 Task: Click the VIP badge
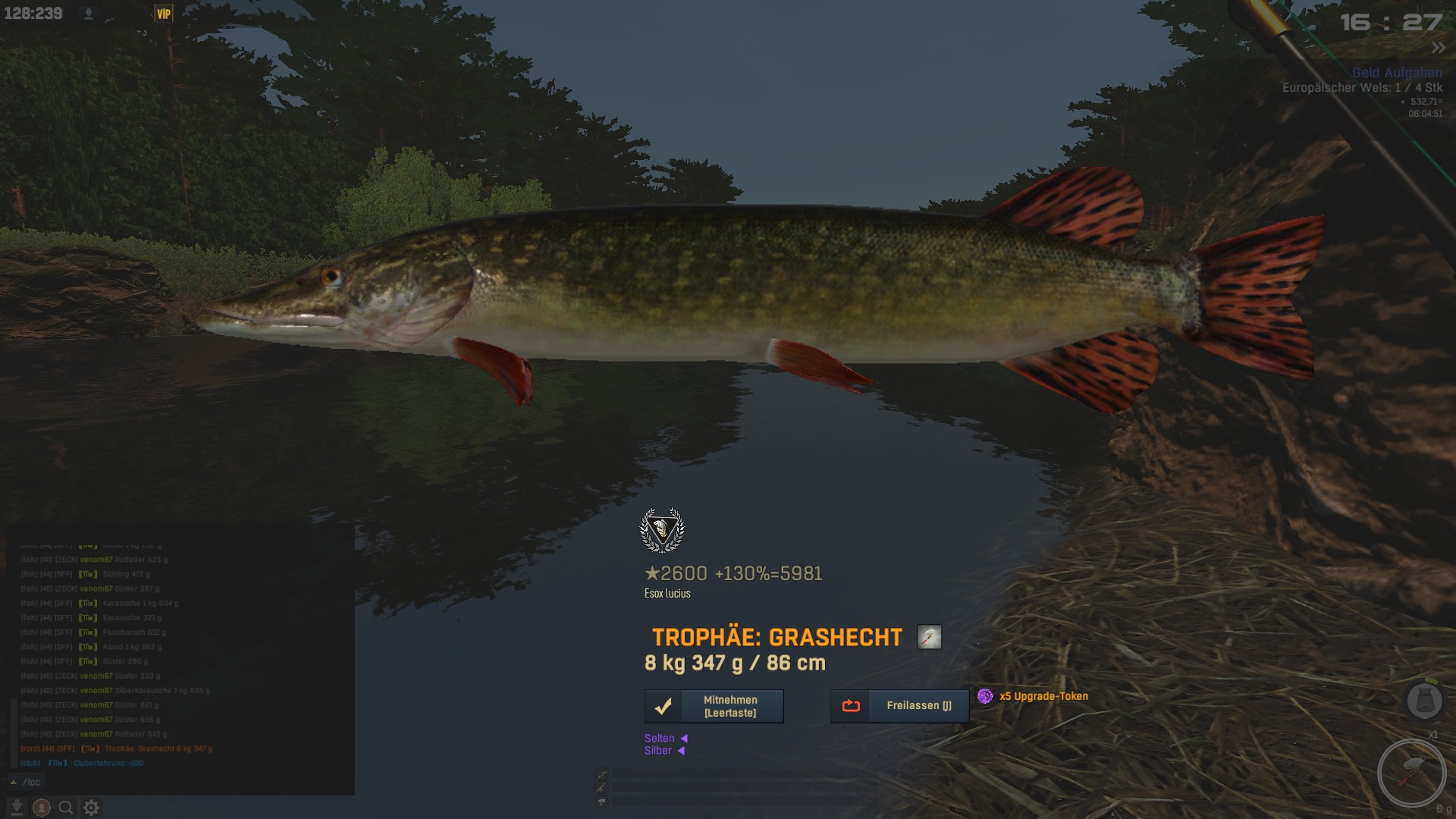point(163,14)
